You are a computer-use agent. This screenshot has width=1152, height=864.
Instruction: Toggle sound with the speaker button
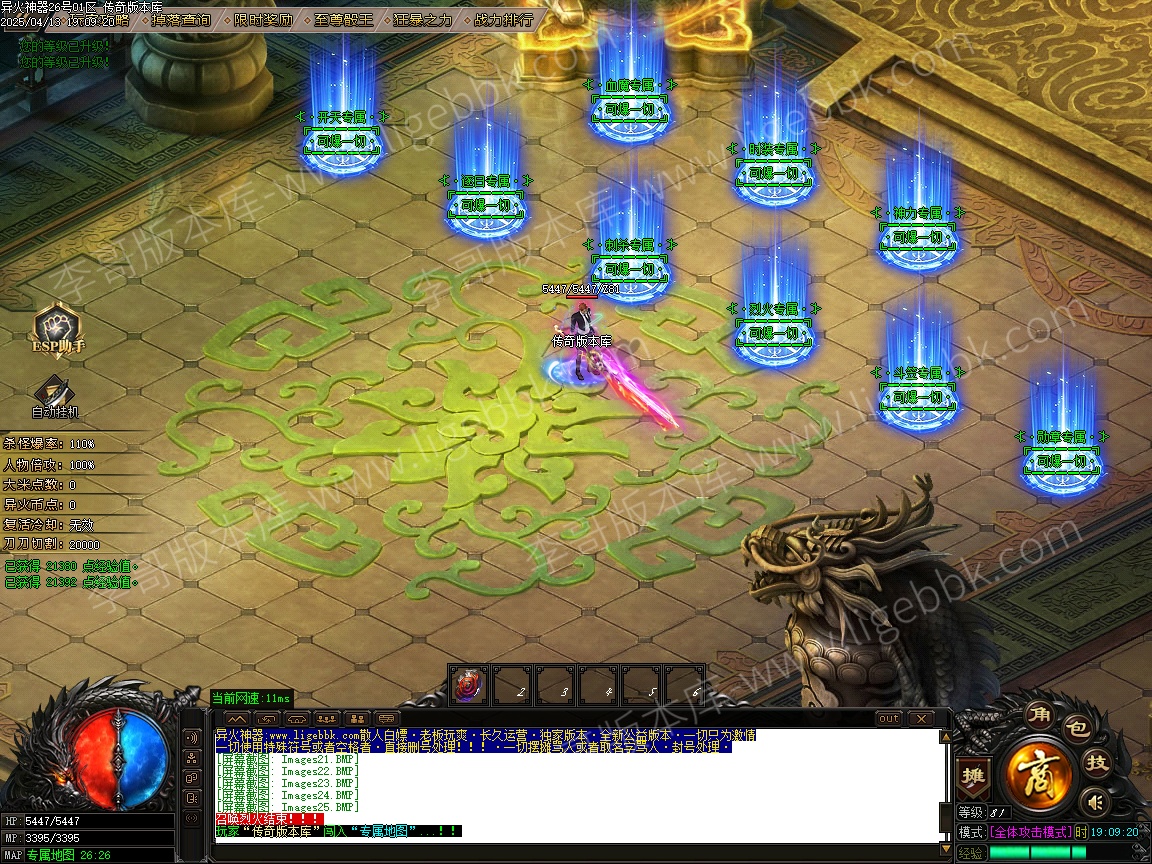(1096, 801)
